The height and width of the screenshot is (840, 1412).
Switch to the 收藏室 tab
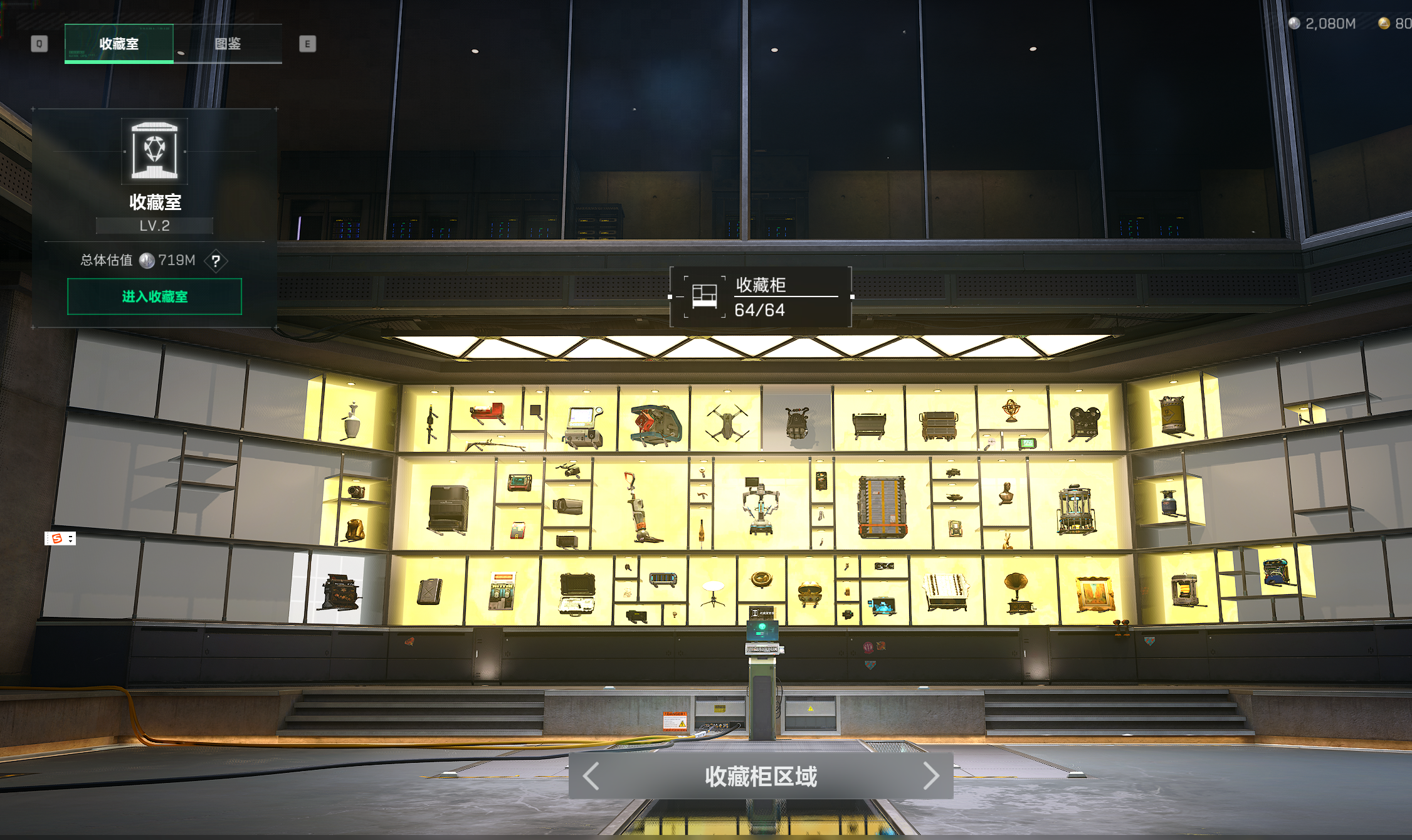click(x=119, y=44)
